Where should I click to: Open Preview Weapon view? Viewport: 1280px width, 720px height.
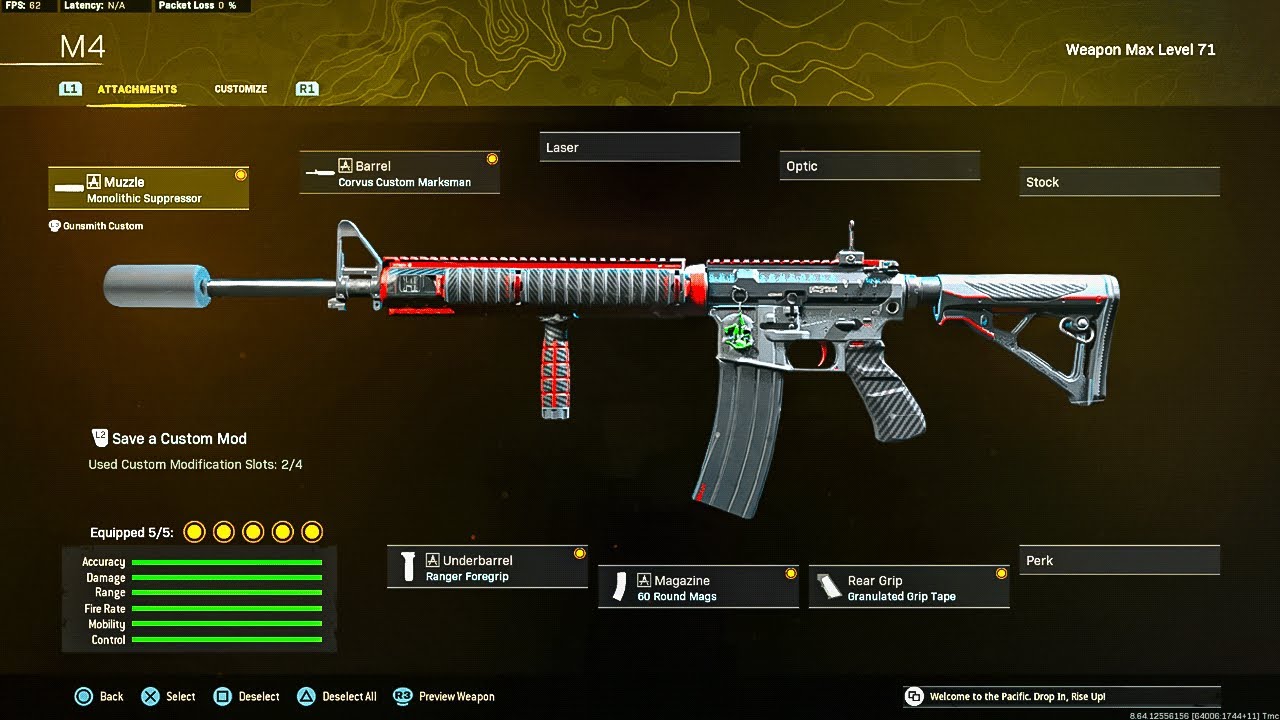(x=445, y=696)
